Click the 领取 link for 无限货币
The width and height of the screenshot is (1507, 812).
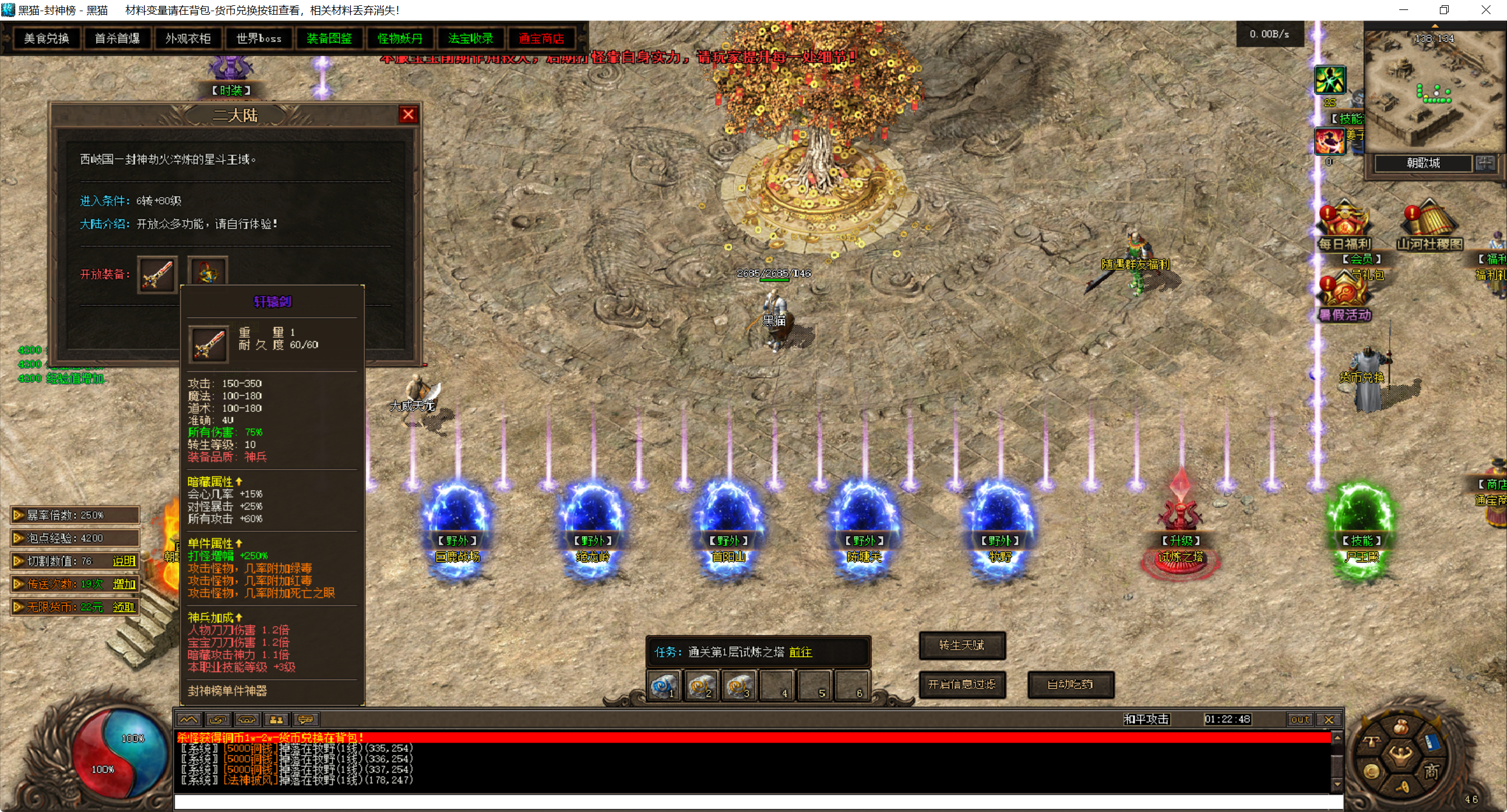coord(124,607)
